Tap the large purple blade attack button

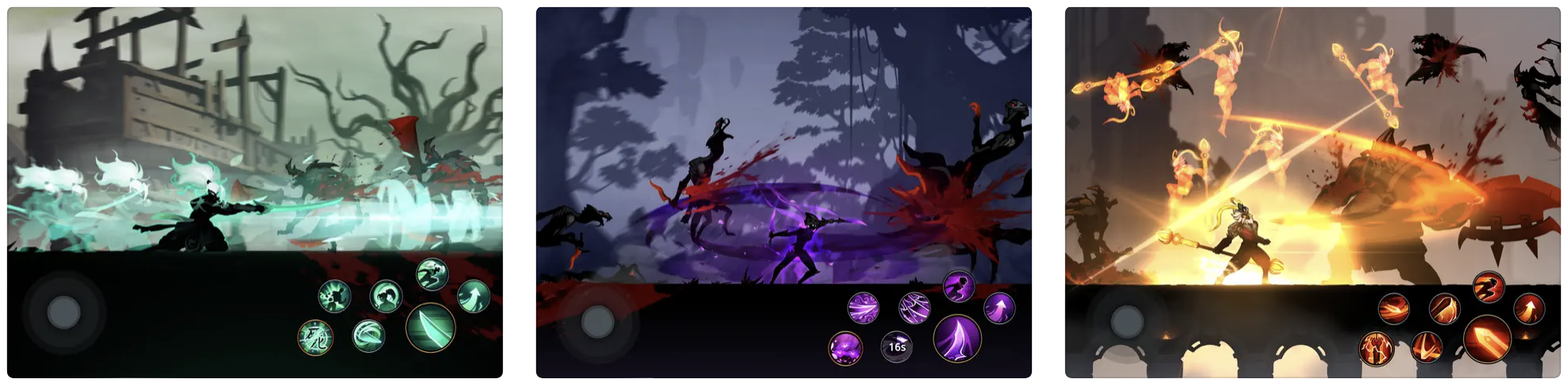click(957, 339)
